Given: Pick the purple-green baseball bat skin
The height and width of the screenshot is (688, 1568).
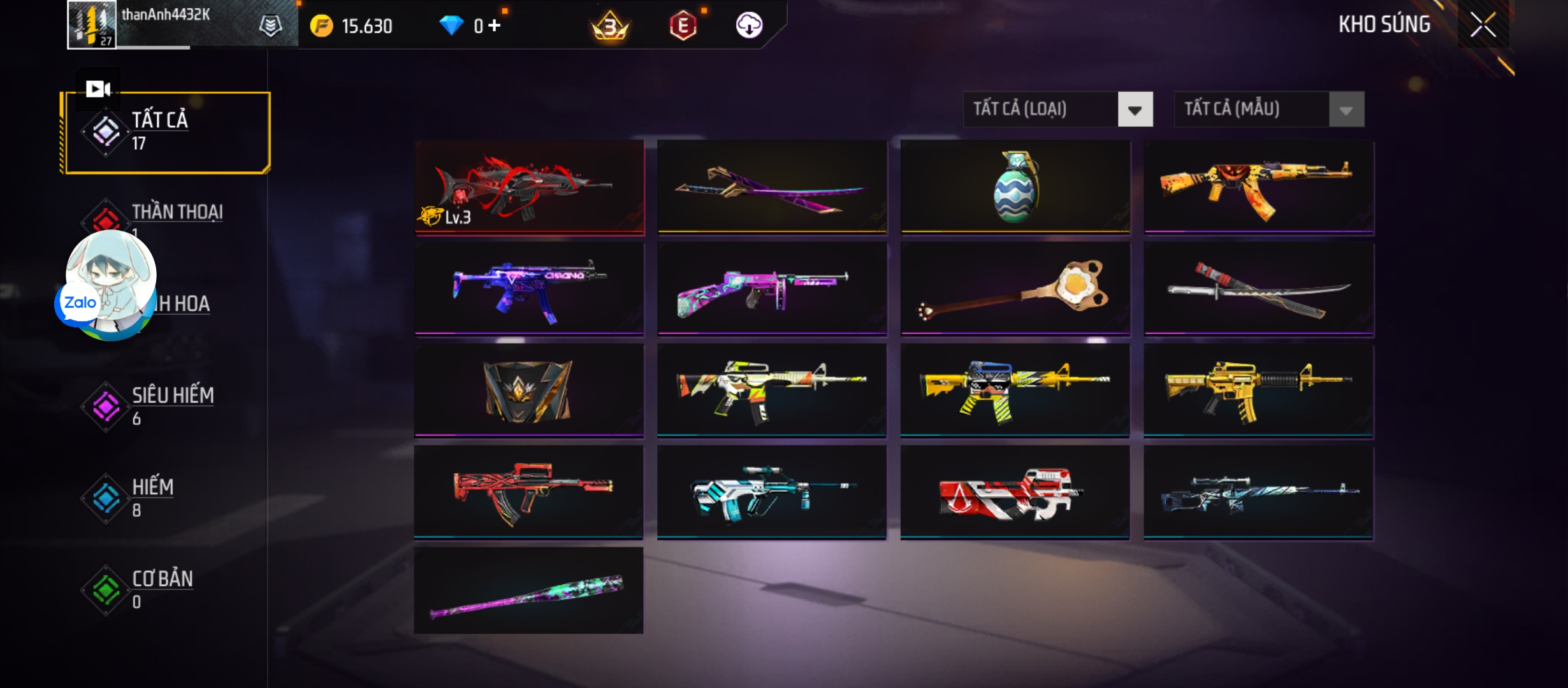Looking at the screenshot, I should point(529,591).
